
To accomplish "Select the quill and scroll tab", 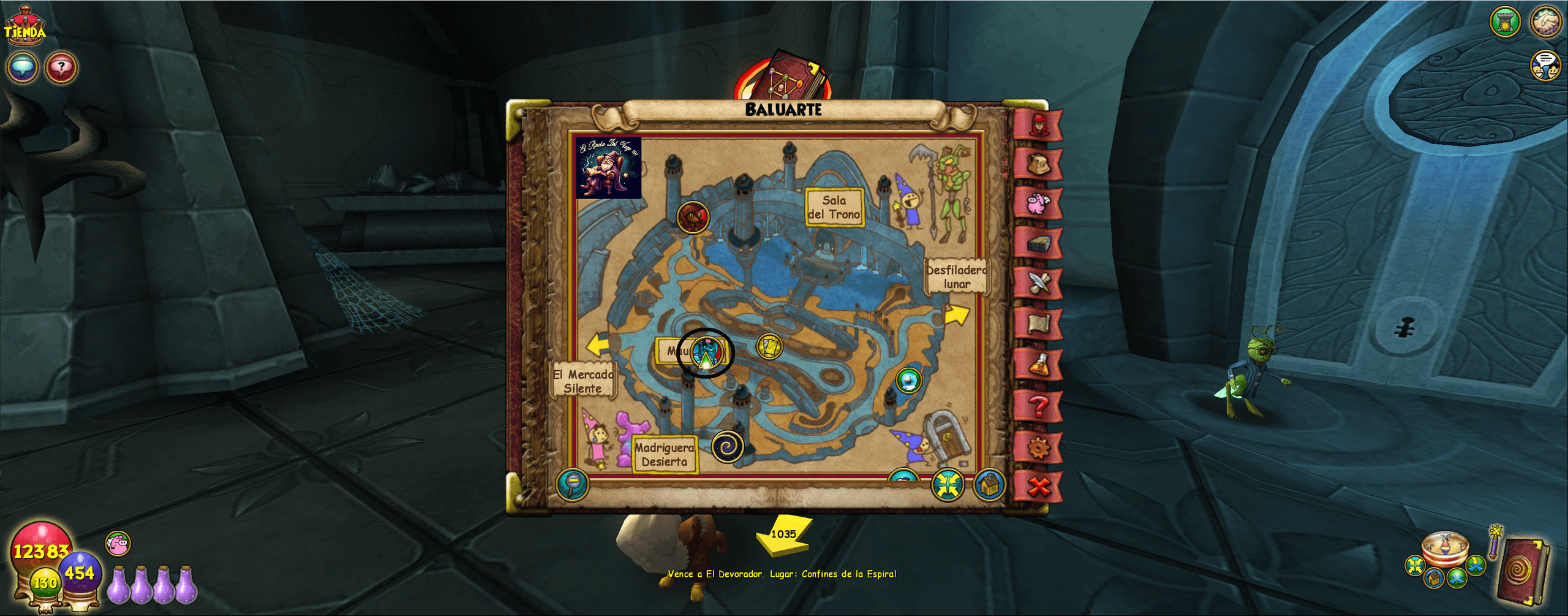I will (x=1039, y=283).
